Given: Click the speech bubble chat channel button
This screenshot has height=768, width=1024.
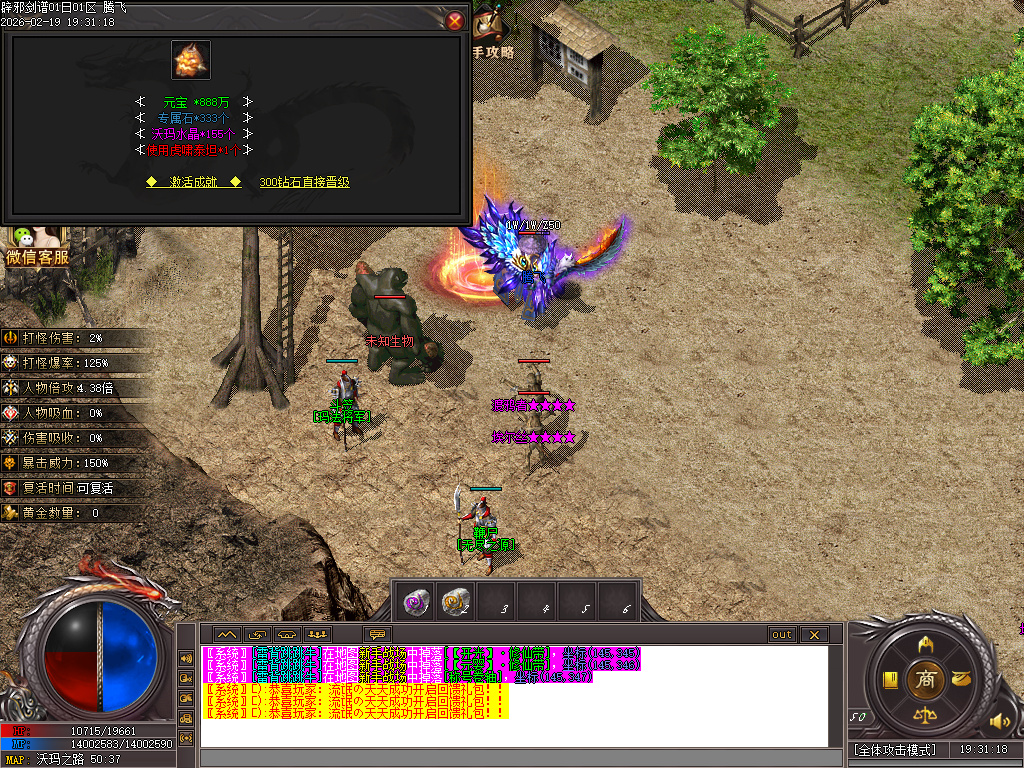Looking at the screenshot, I should (x=378, y=634).
